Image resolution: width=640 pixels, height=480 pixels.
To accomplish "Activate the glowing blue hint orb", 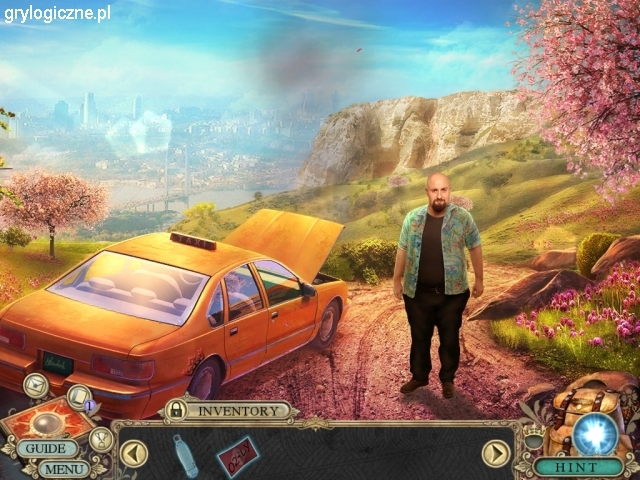I will click(x=593, y=435).
